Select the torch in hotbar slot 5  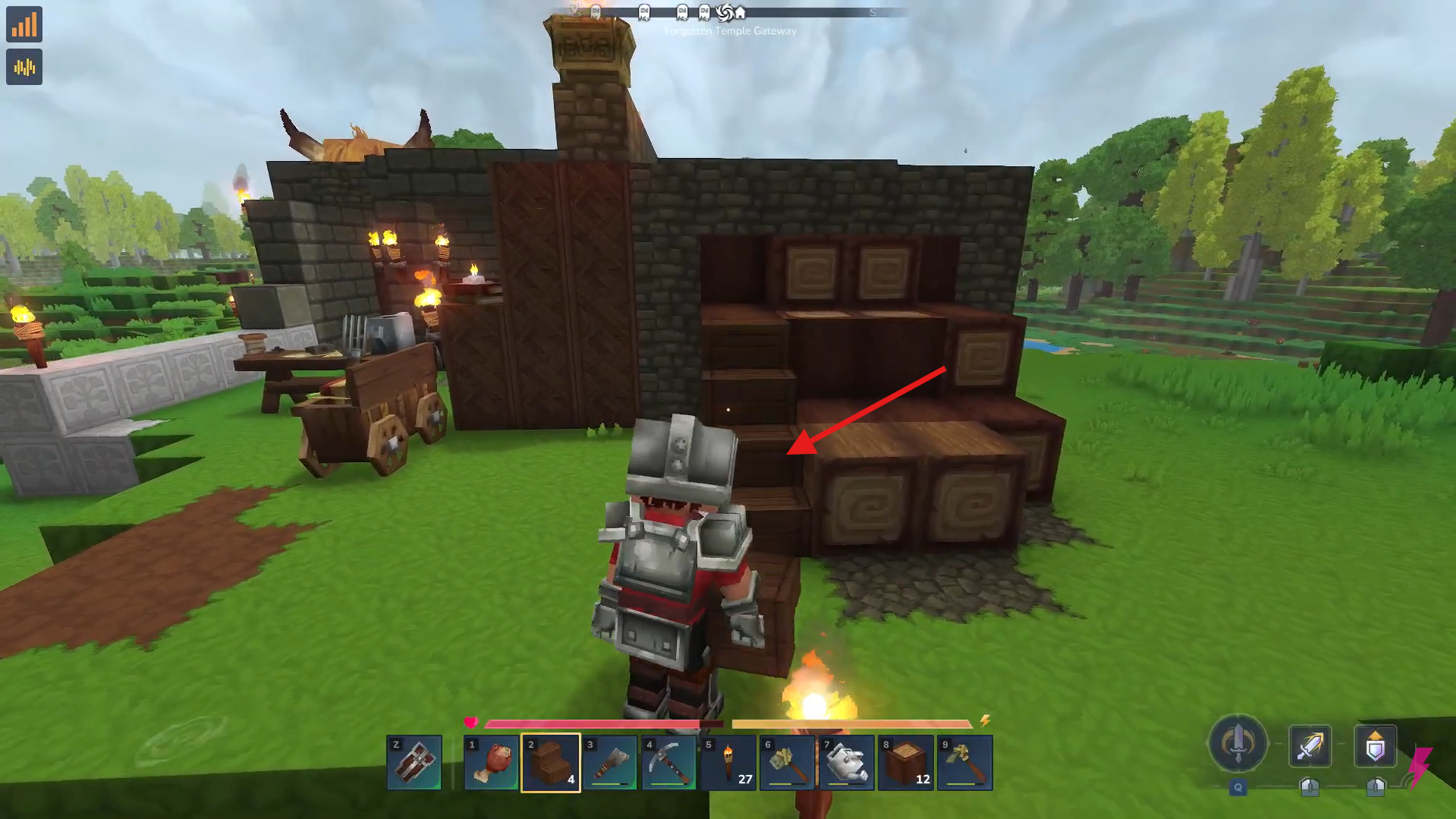click(x=728, y=762)
